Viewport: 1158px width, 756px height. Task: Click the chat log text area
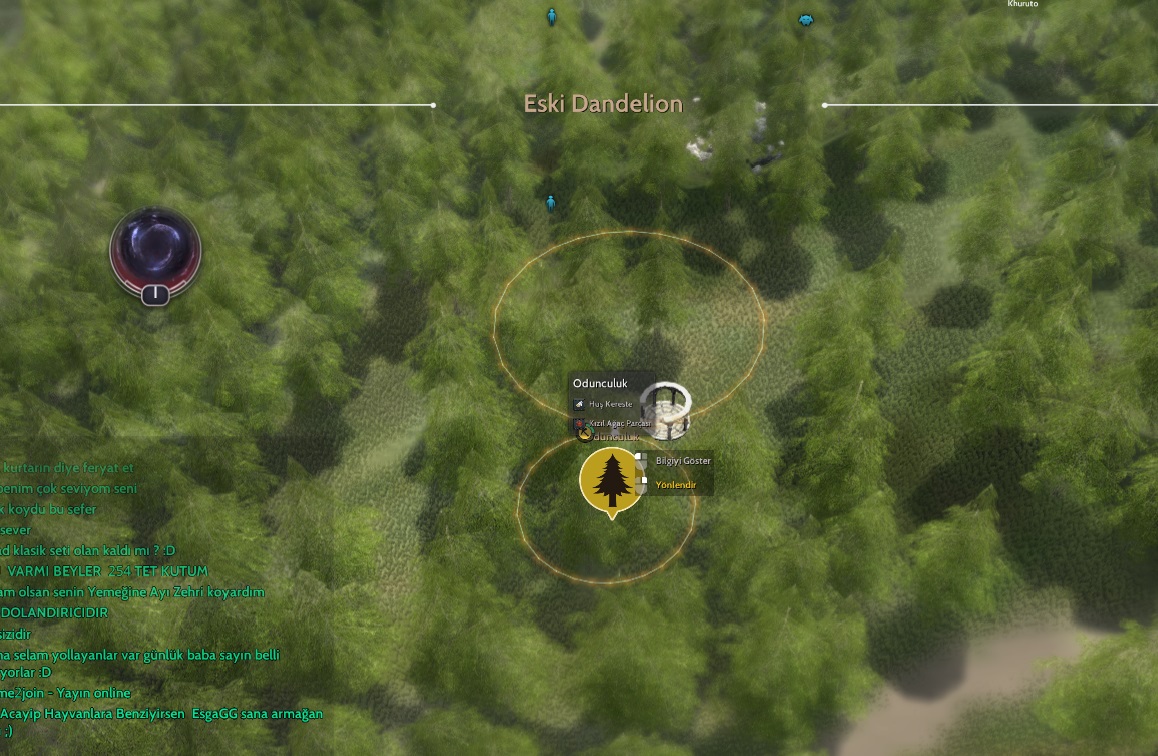150,600
